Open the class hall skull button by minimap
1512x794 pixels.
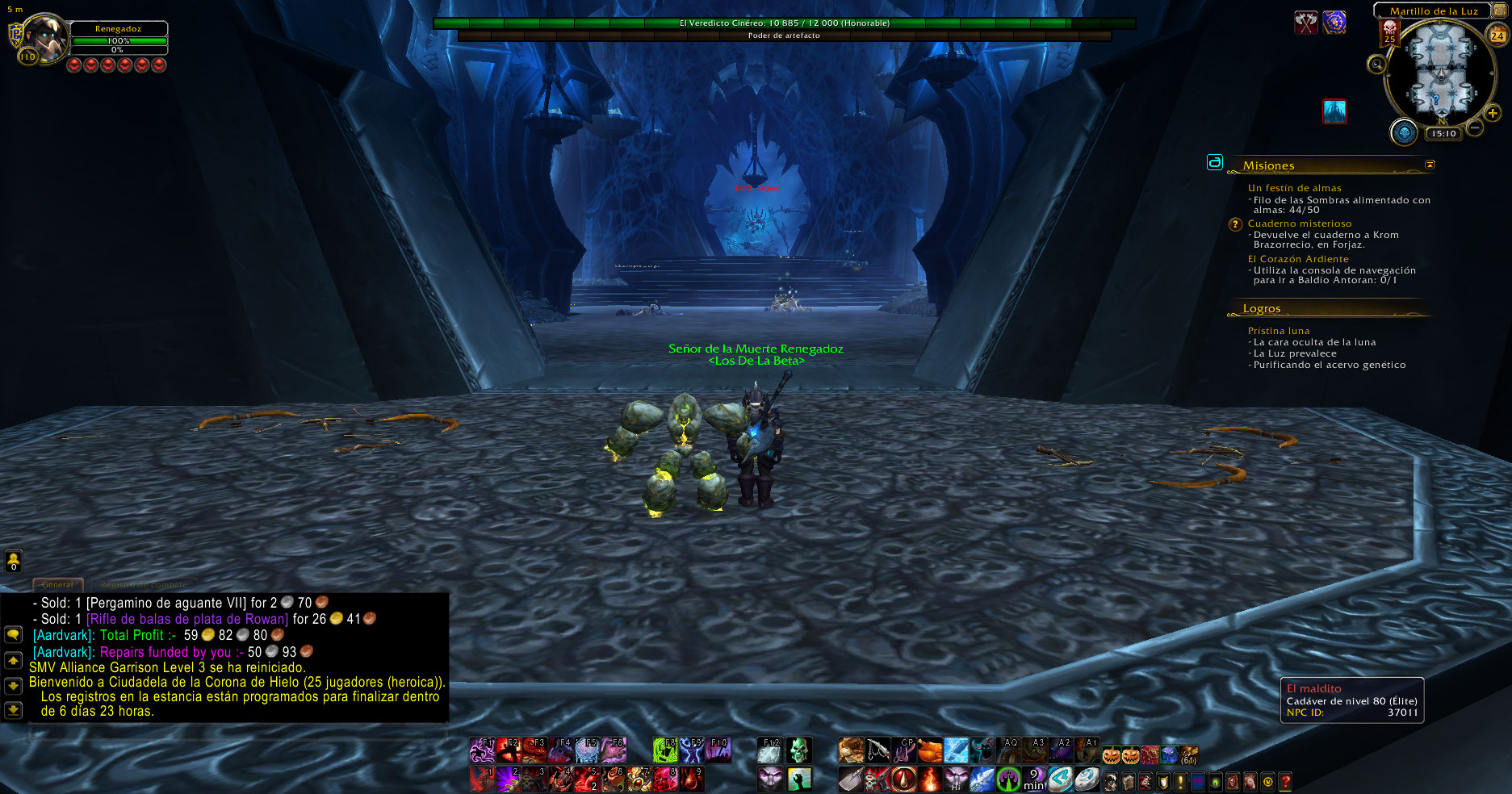1404,132
